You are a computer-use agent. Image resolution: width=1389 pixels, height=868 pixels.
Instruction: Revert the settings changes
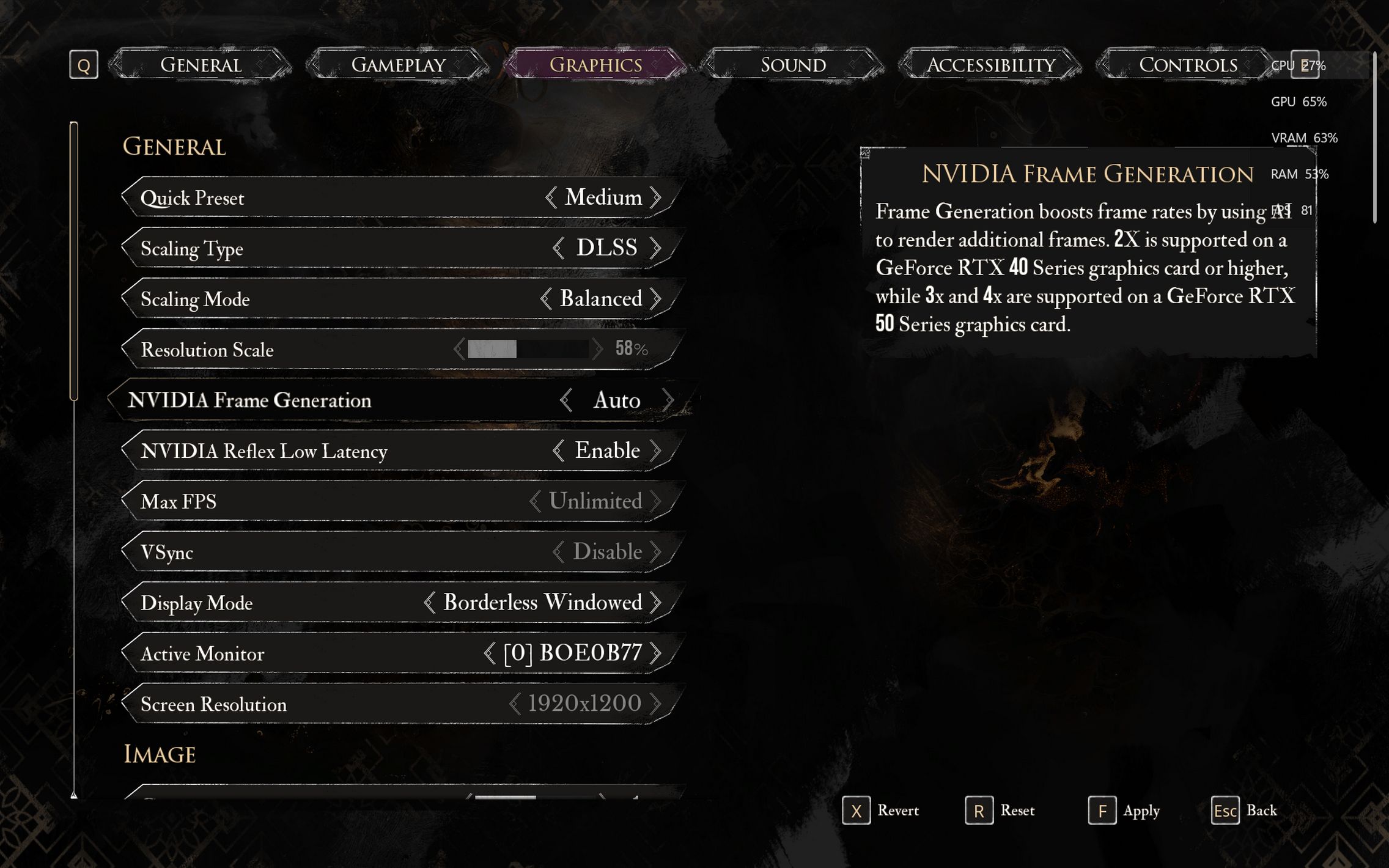(x=881, y=811)
